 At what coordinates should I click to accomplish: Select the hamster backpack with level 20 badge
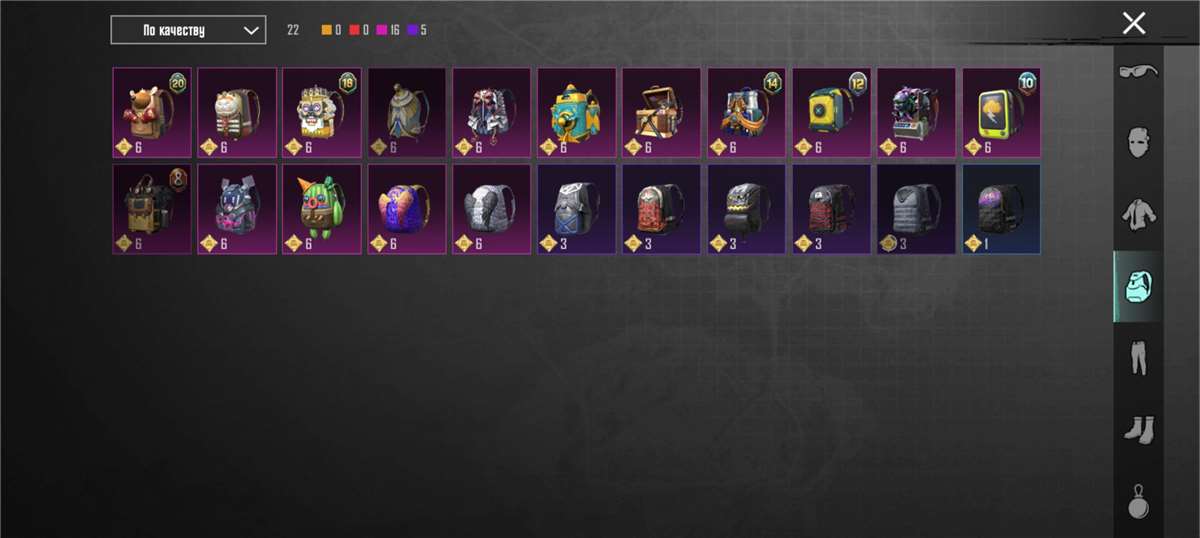coord(152,112)
